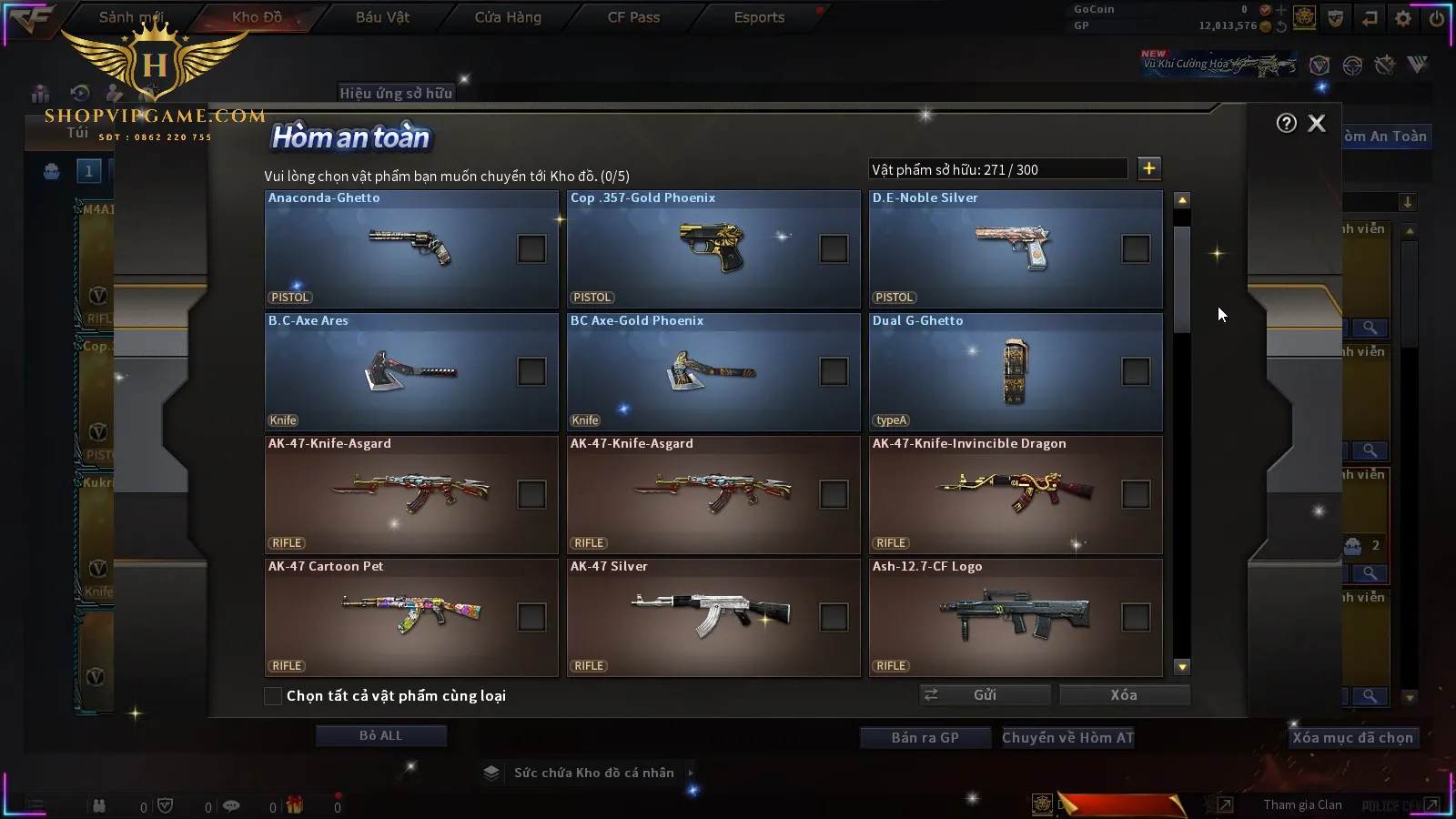
Task: Click the yellow plus expand storage button
Action: point(1149,168)
